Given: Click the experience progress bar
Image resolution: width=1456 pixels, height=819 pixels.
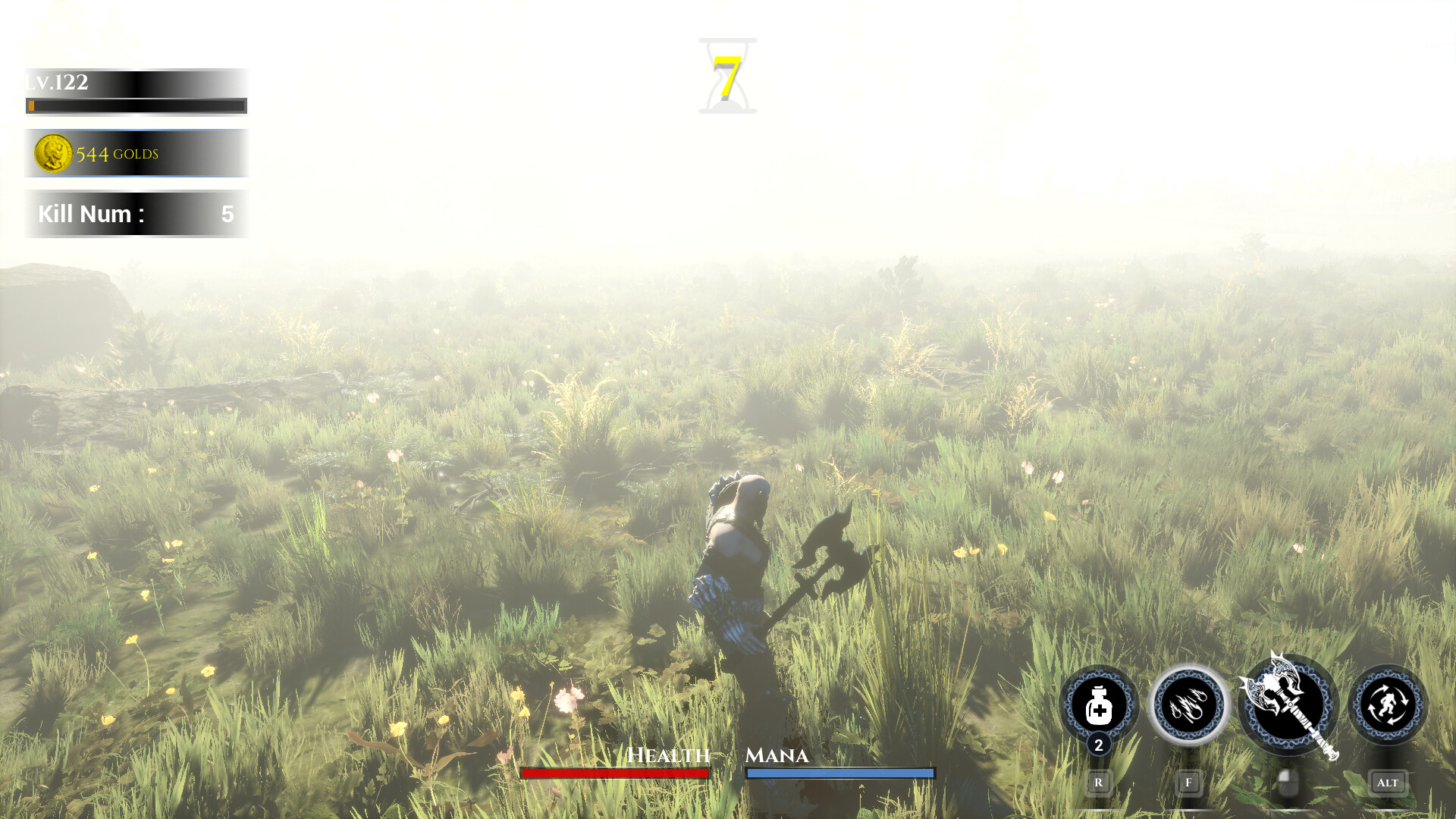Looking at the screenshot, I should pos(135,105).
